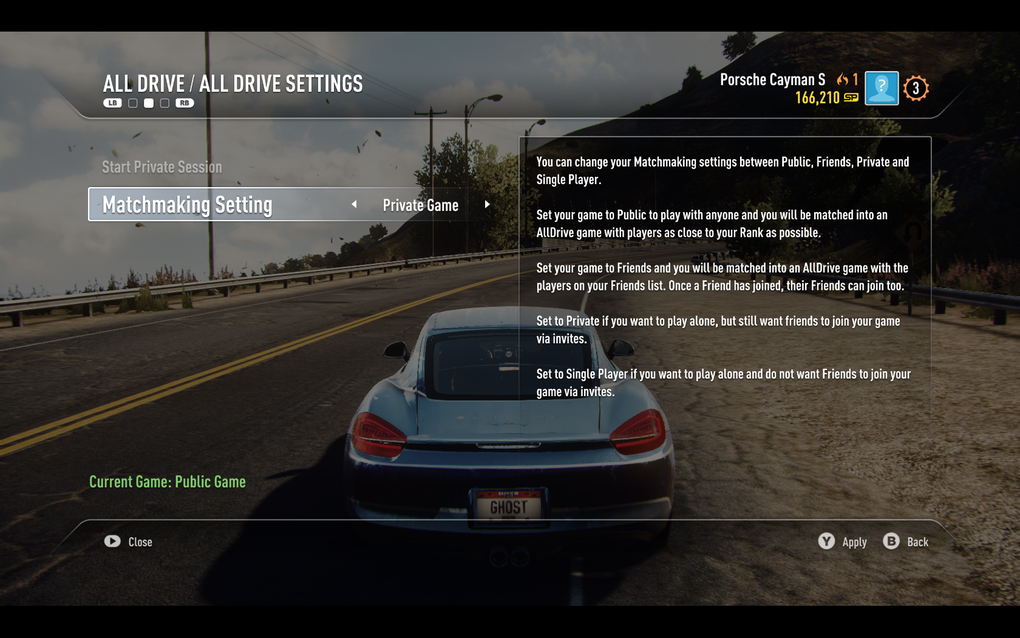The width and height of the screenshot is (1020, 638).
Task: Select the Start Private Session entry
Action: [x=162, y=167]
